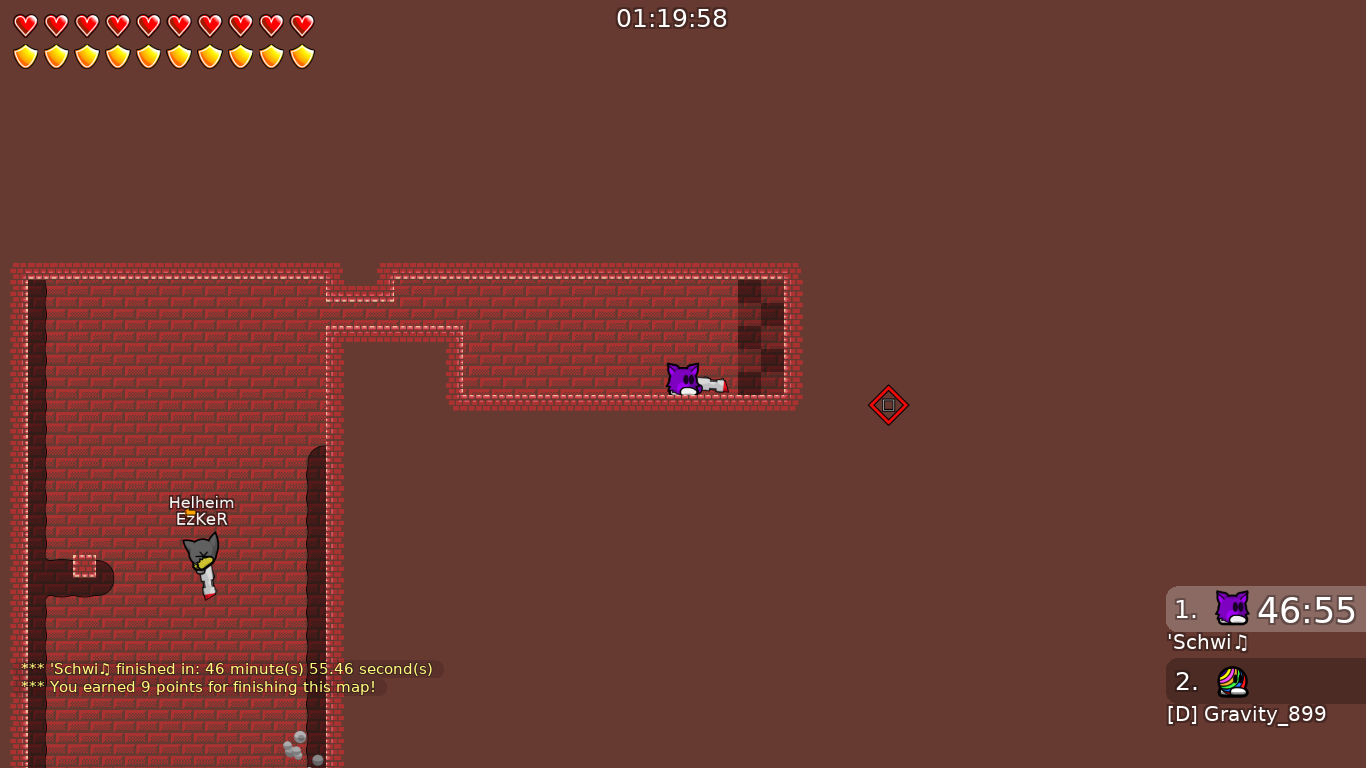This screenshot has width=1366, height=768.
Task: Click the red diamond checkpoint marker
Action: coord(888,405)
